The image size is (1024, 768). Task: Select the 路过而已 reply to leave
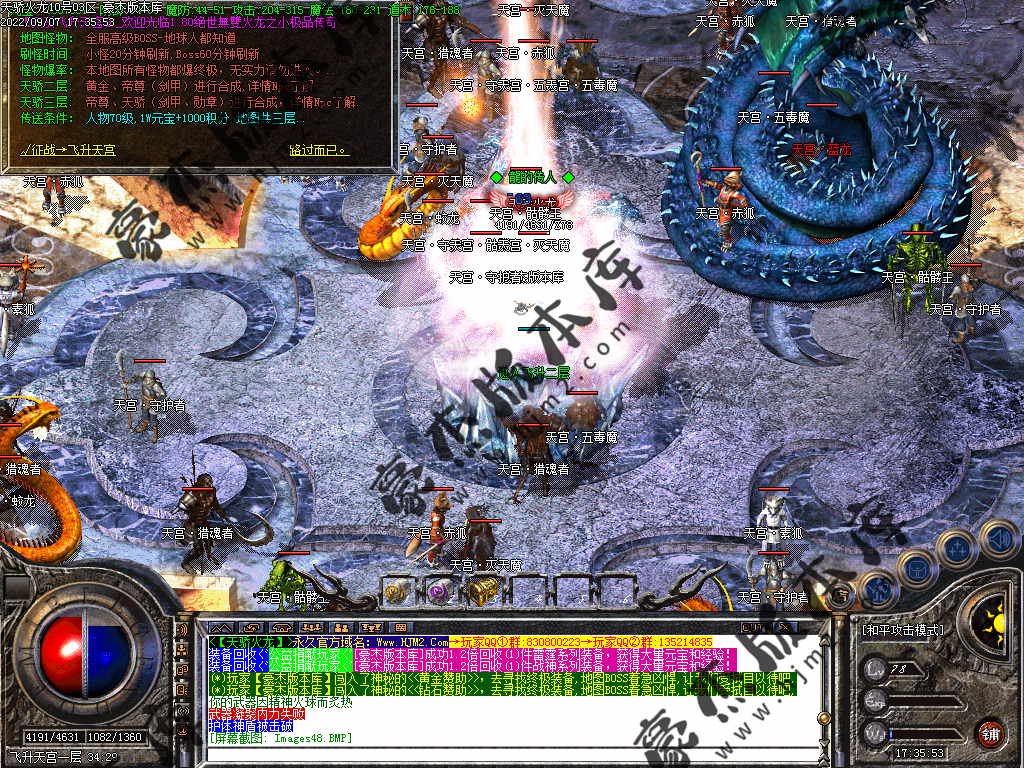pos(318,151)
